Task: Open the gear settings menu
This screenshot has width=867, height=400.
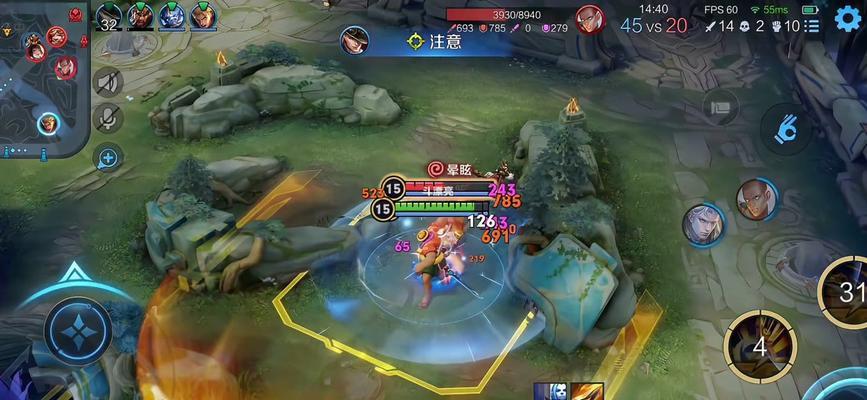Action: pos(847,19)
